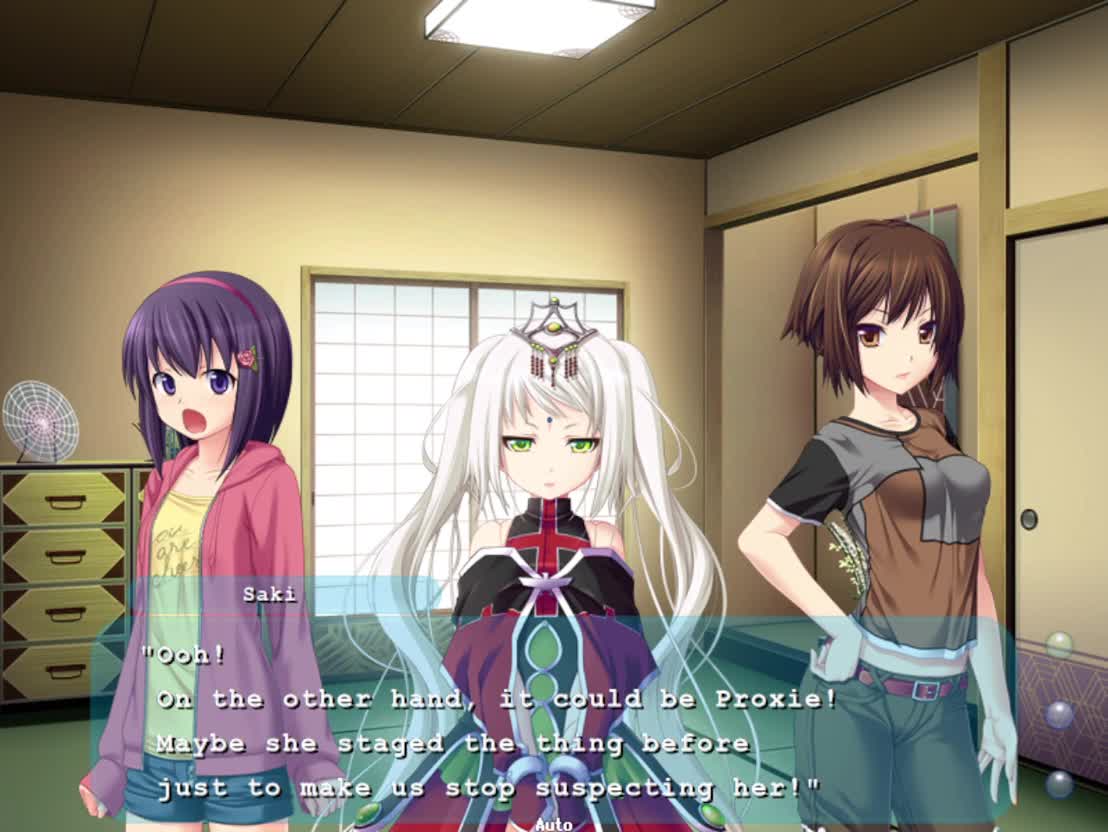The width and height of the screenshot is (1108, 832).
Task: Toggle the Auto mode label
Action: [x=553, y=824]
